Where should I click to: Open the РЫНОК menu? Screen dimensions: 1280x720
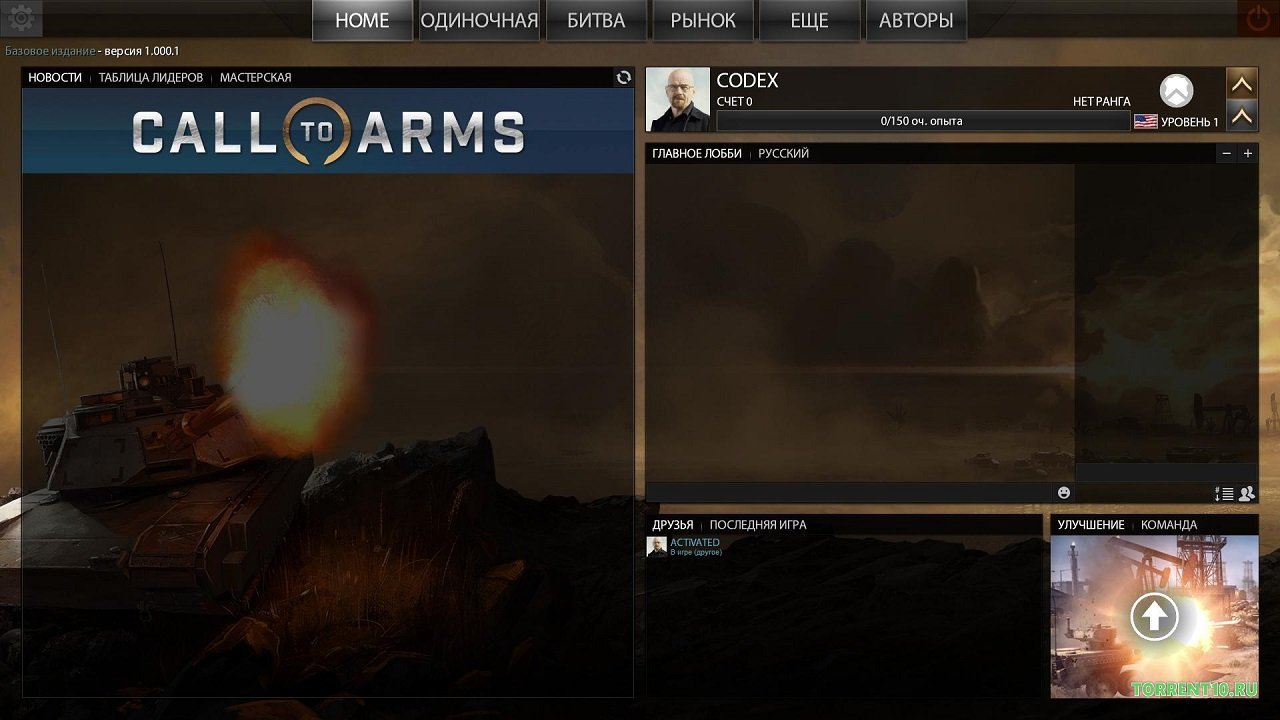[x=702, y=19]
